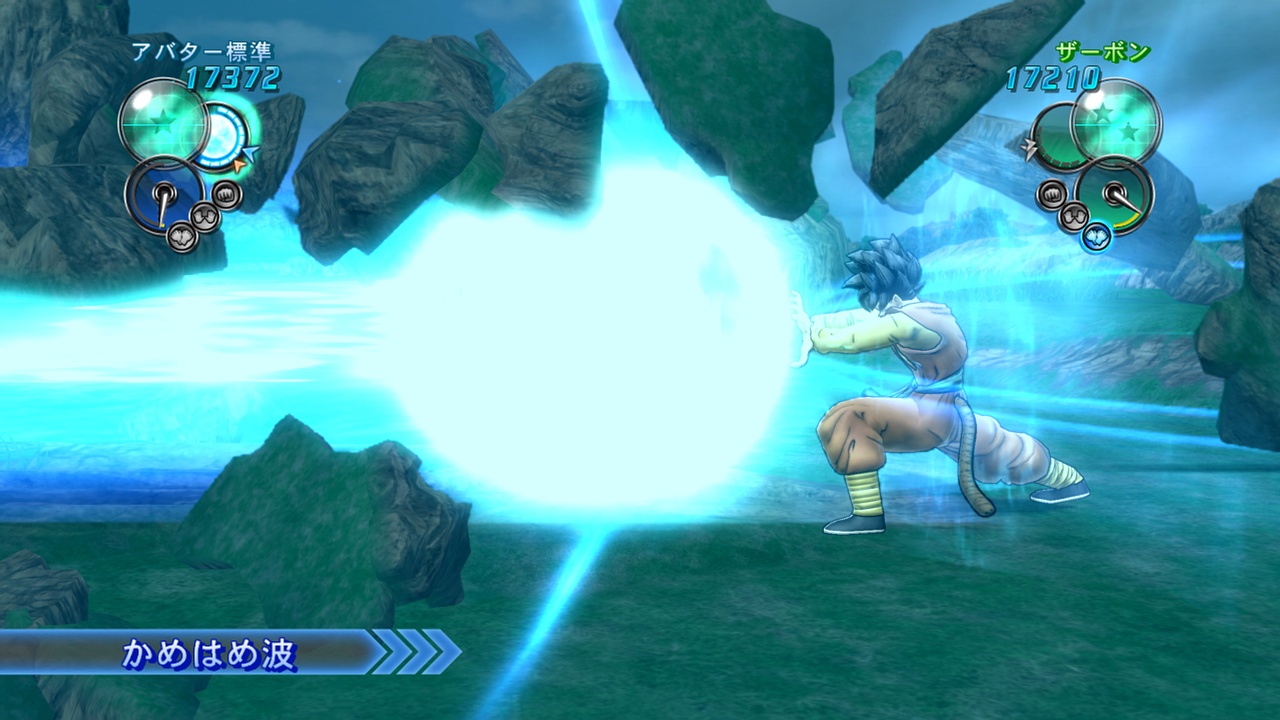The width and height of the screenshot is (1280, 720).
Task: Click the yellow indicator dot under the needle gauge
Action: click(x=162, y=224)
